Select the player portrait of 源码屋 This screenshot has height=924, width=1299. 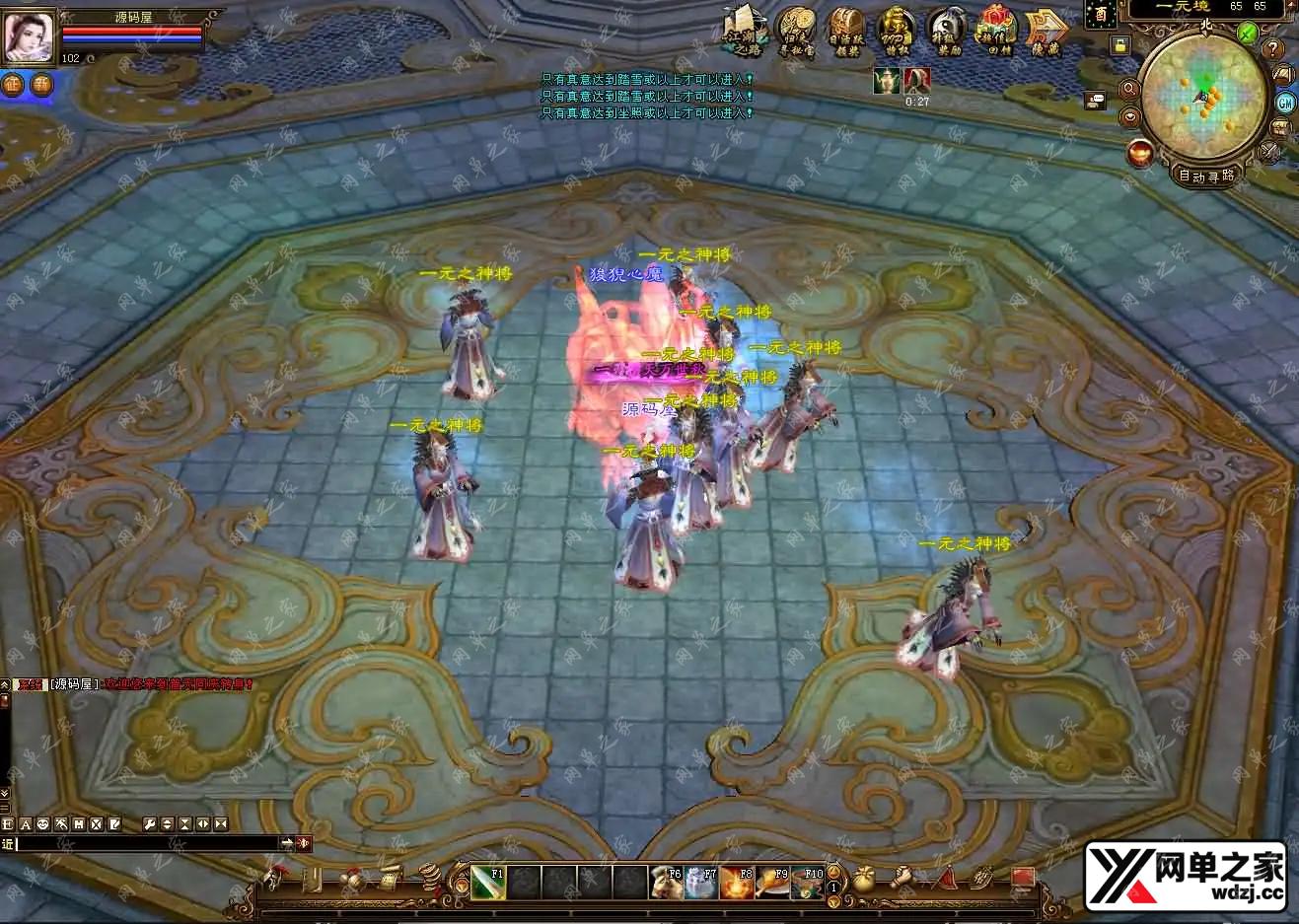coord(28,37)
